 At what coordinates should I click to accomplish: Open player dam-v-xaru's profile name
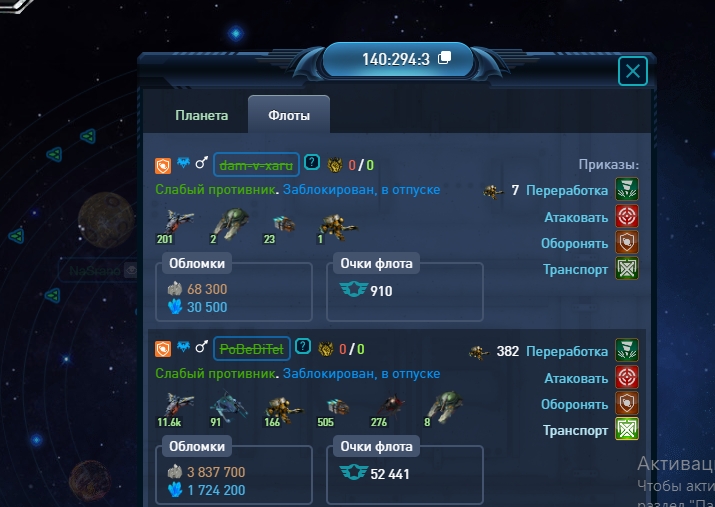[x=256, y=164]
